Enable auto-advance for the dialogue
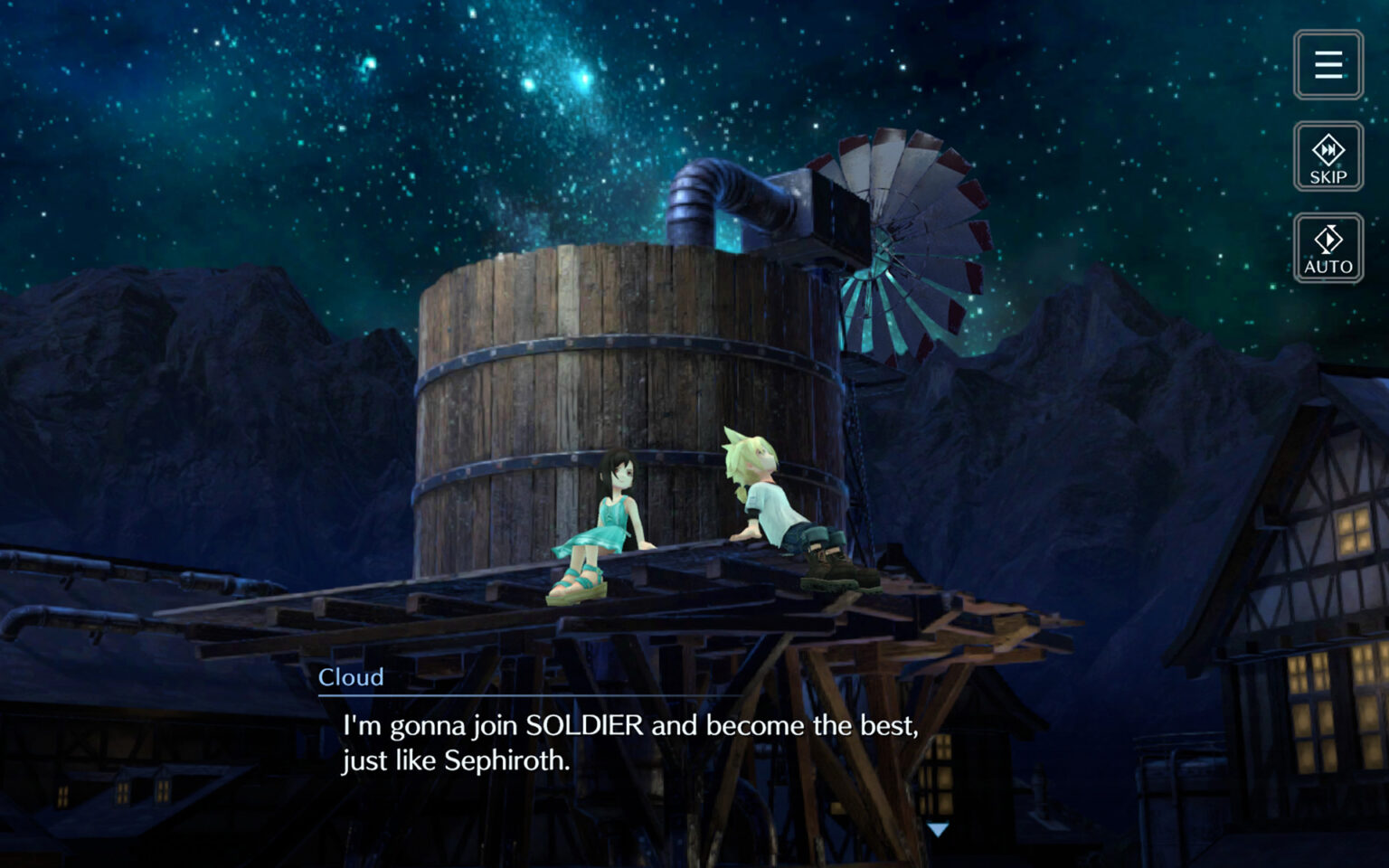Image resolution: width=1389 pixels, height=868 pixels. pos(1327,248)
